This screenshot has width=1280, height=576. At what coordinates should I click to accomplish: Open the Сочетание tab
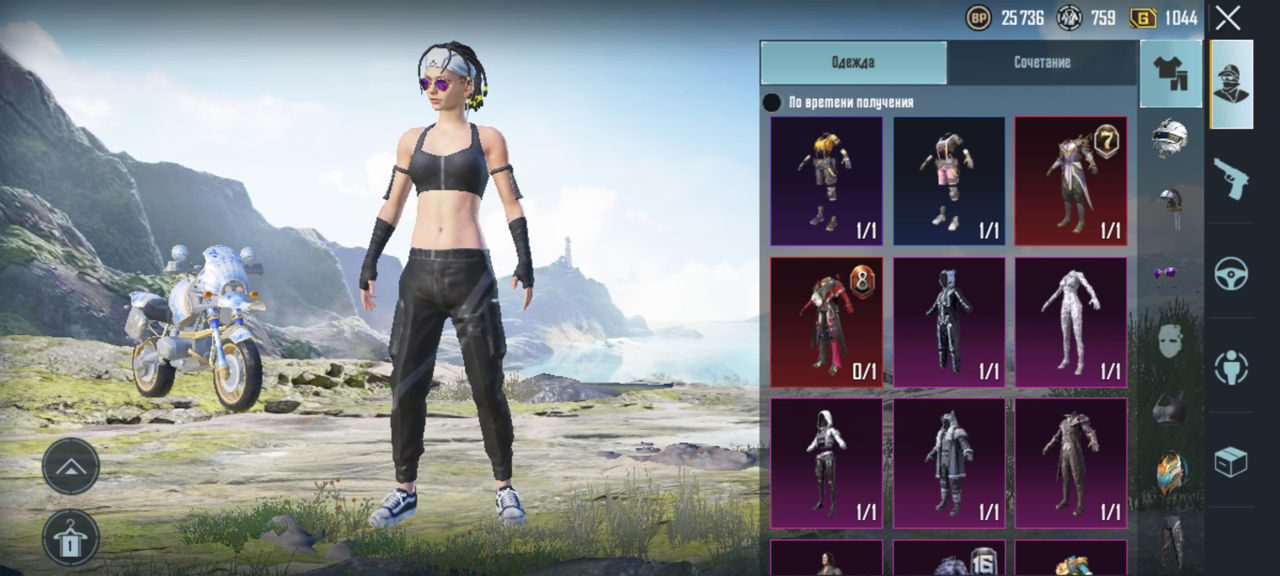coord(1042,62)
